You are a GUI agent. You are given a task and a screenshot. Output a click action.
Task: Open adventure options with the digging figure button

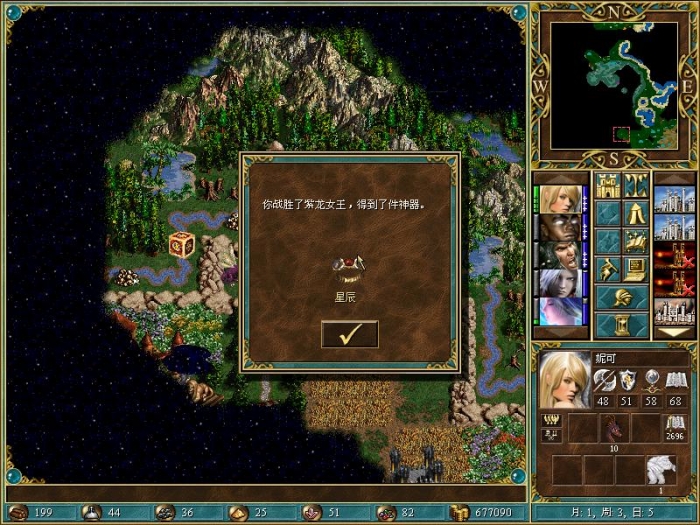[x=608, y=268]
